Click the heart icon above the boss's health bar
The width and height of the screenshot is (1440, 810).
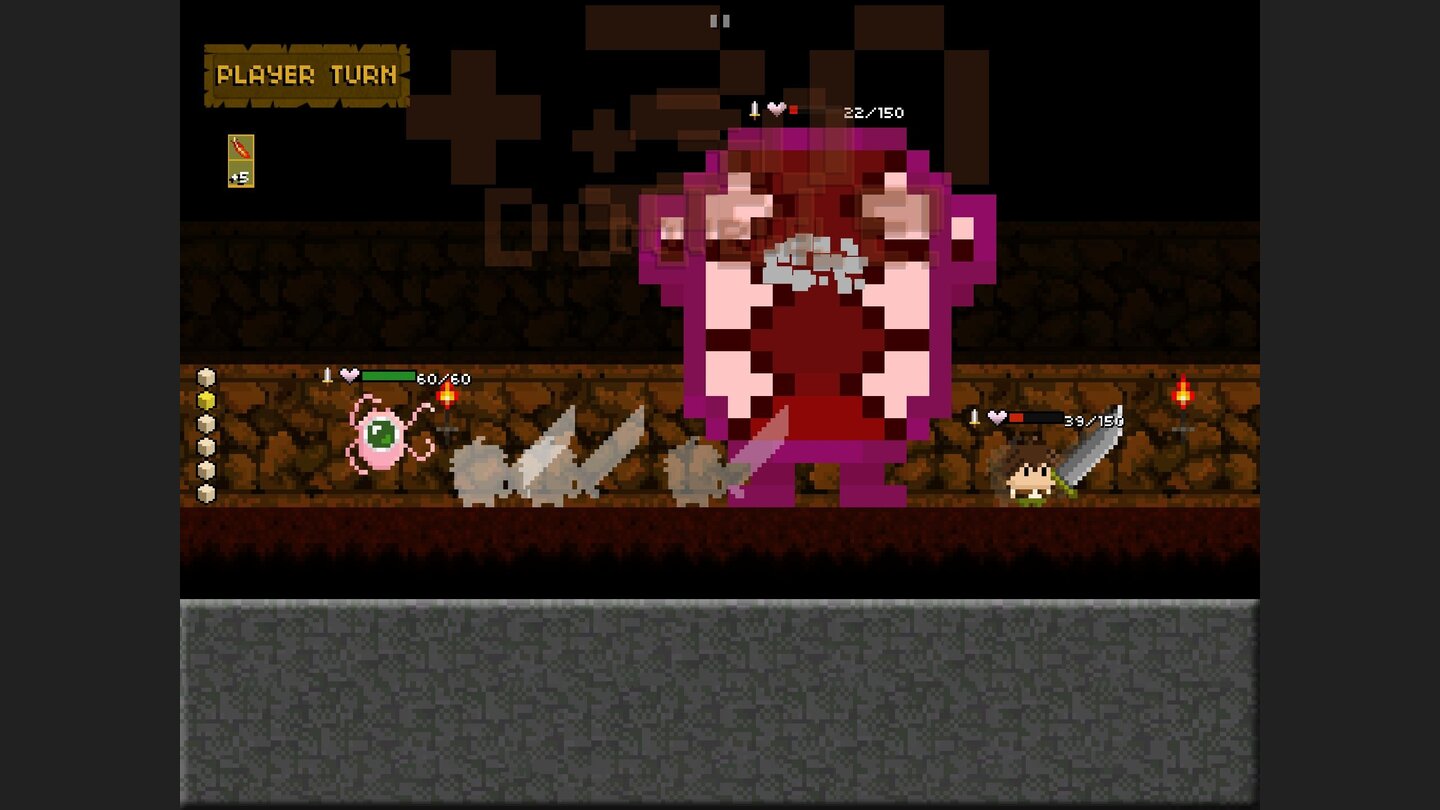(x=778, y=110)
